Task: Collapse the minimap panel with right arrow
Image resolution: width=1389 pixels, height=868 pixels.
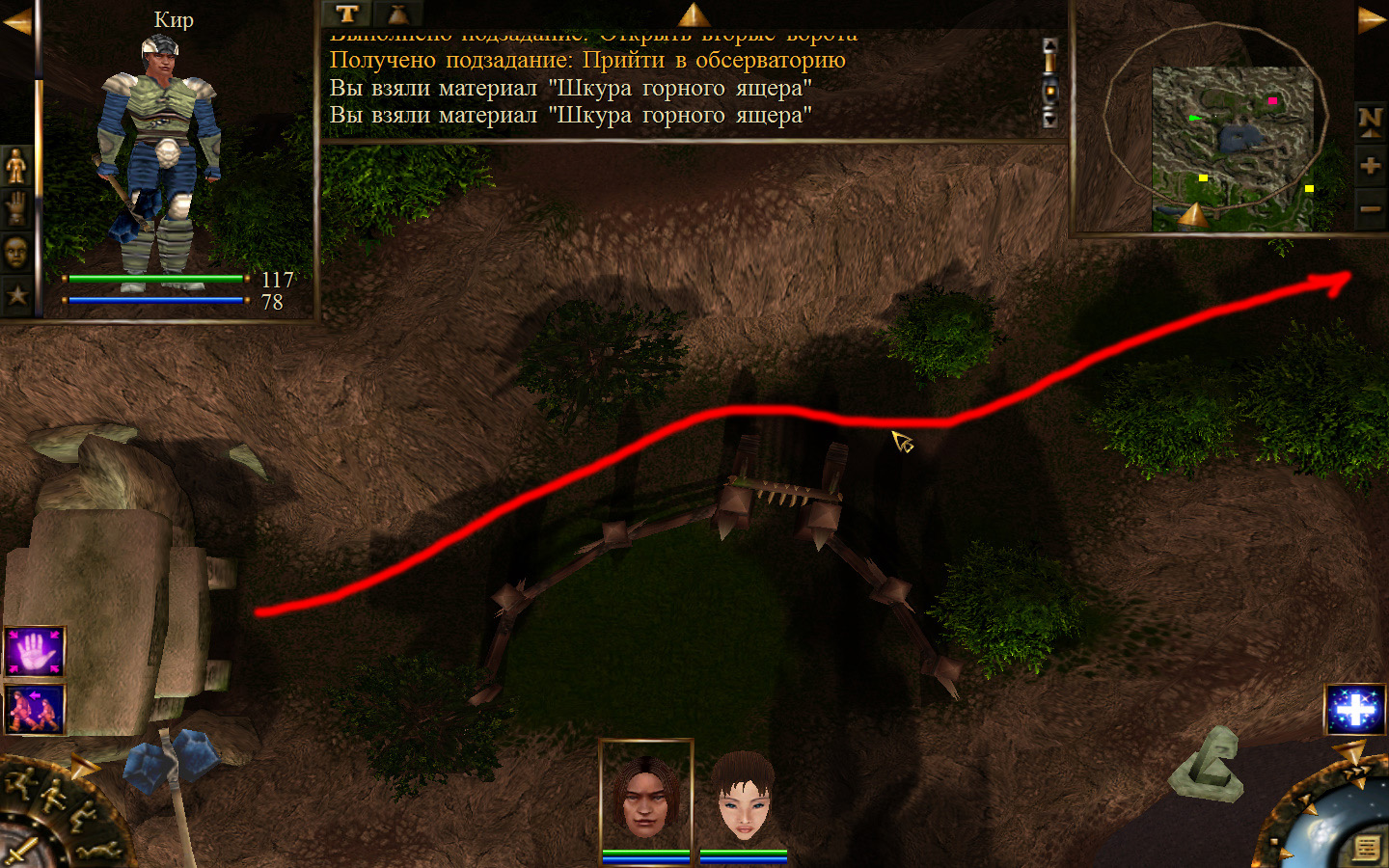Action: point(1372,19)
